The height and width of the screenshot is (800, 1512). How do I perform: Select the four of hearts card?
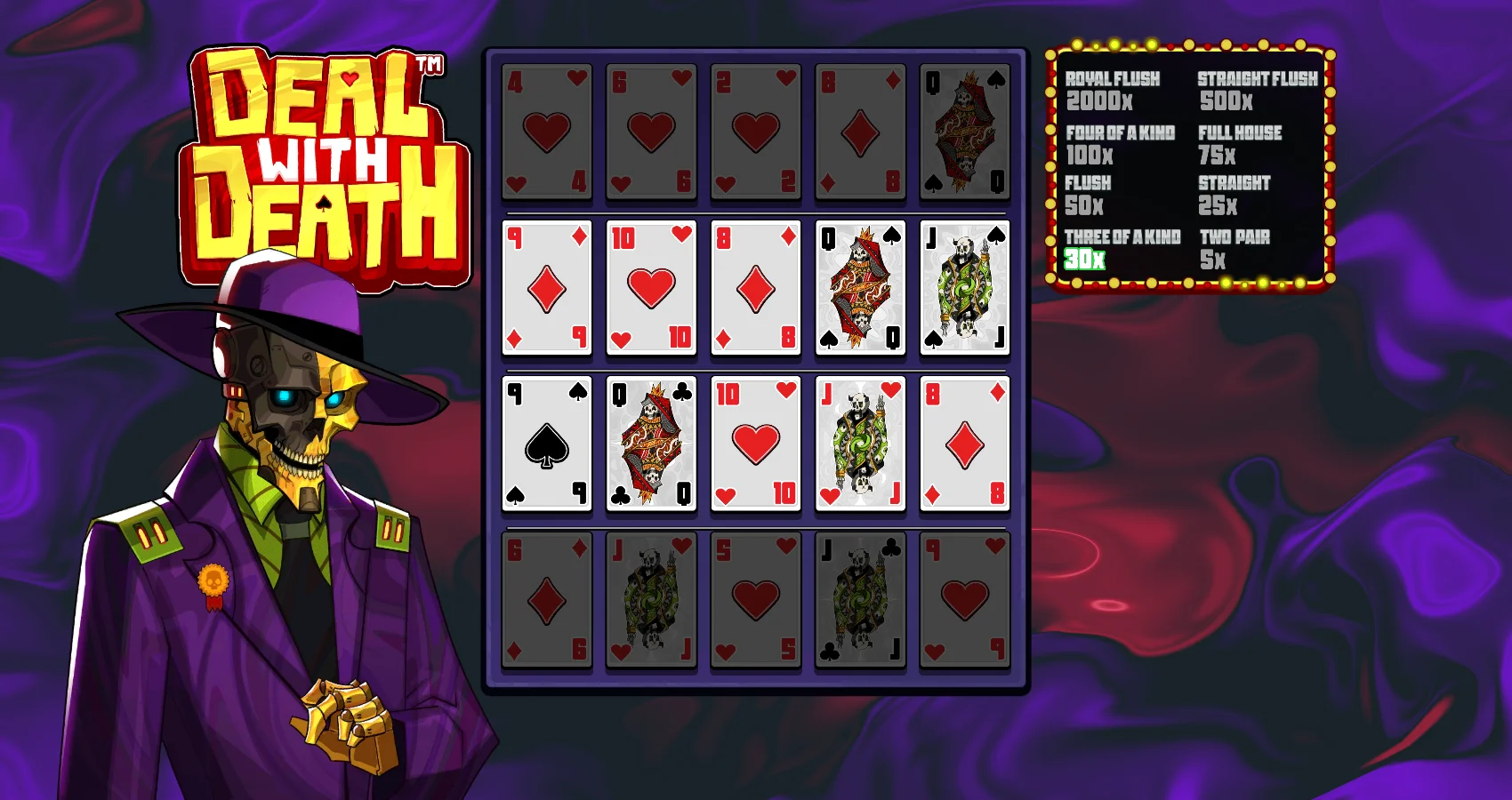[546, 132]
